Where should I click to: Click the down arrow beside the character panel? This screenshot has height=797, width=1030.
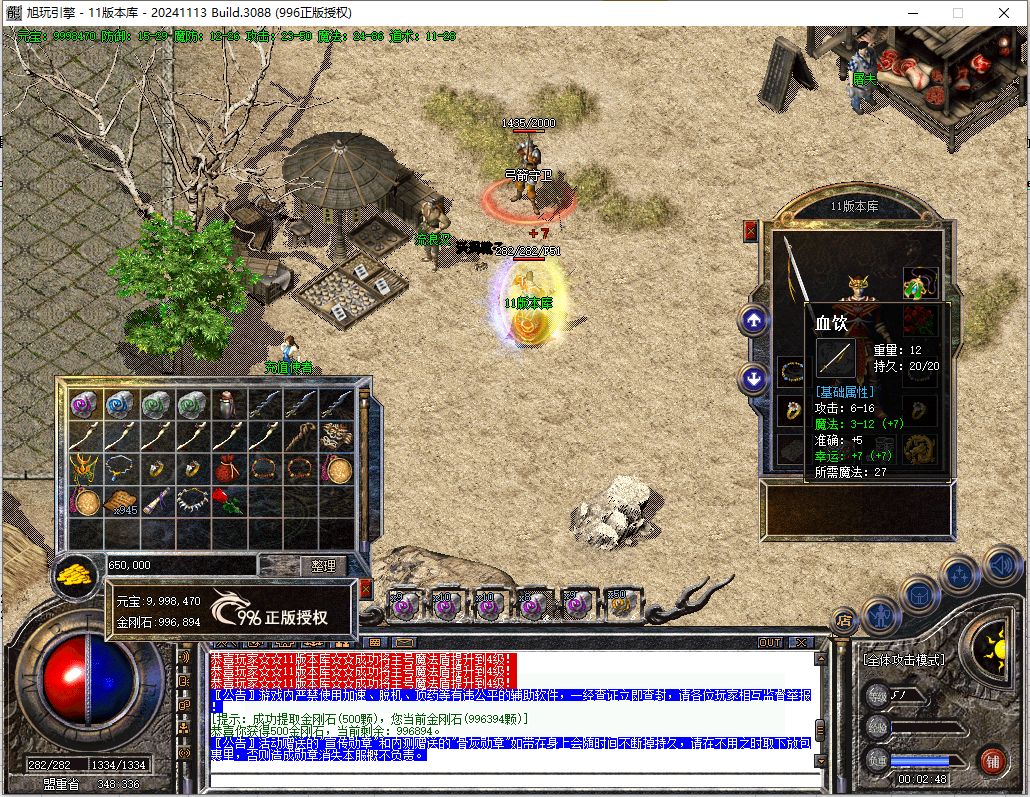coord(753,378)
